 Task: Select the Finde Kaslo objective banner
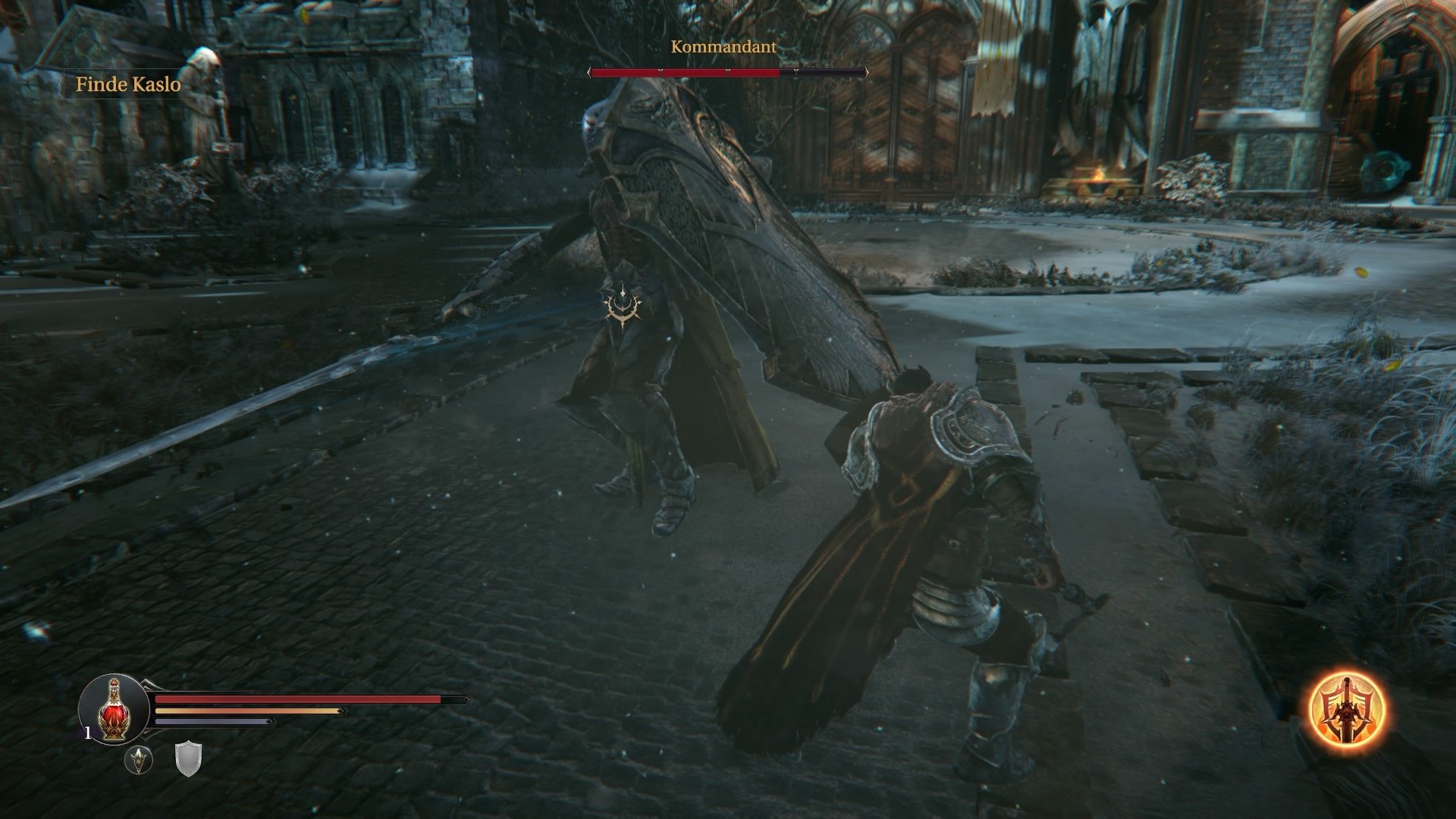click(x=127, y=85)
